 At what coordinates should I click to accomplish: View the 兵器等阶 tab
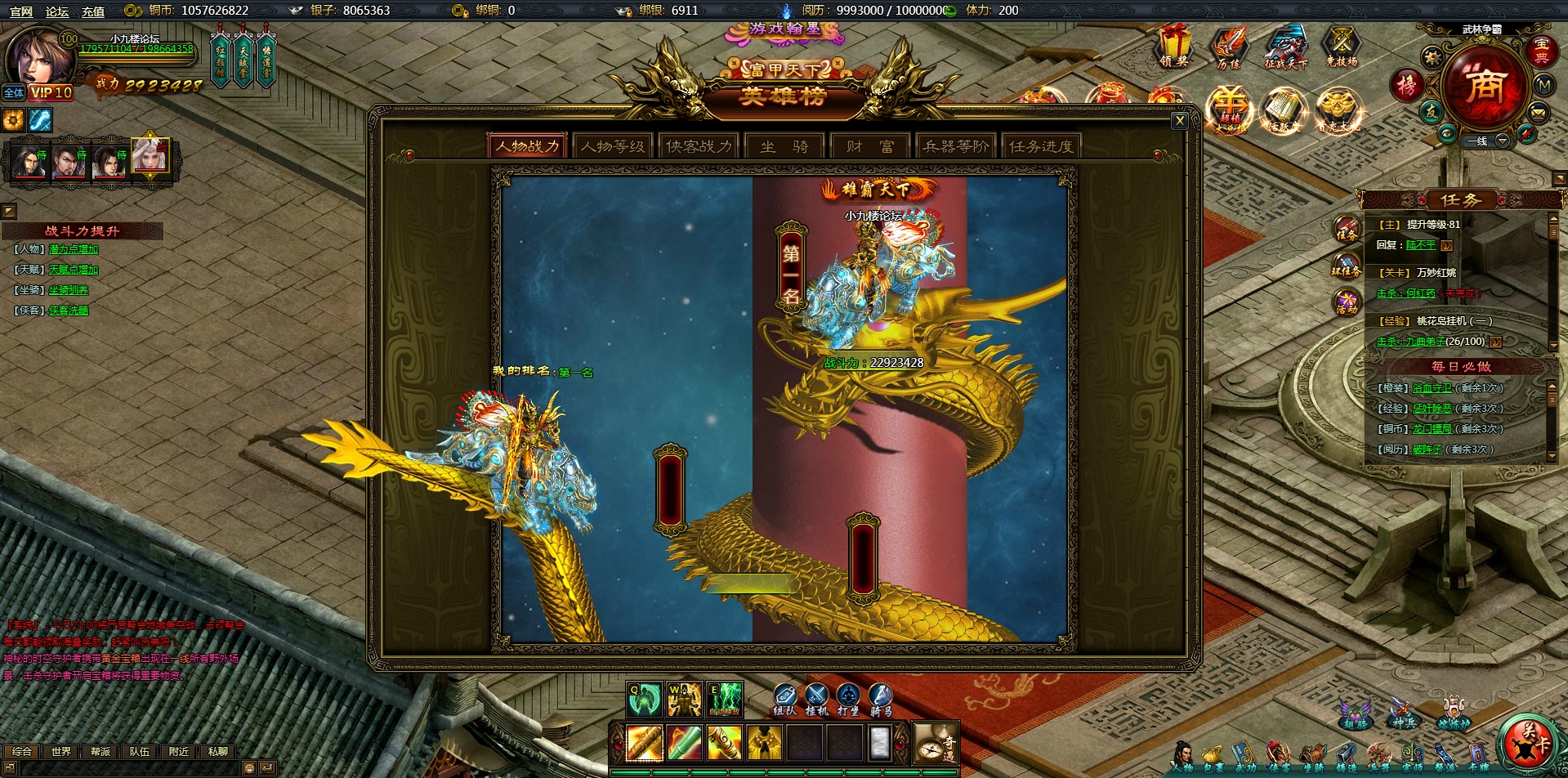(955, 146)
